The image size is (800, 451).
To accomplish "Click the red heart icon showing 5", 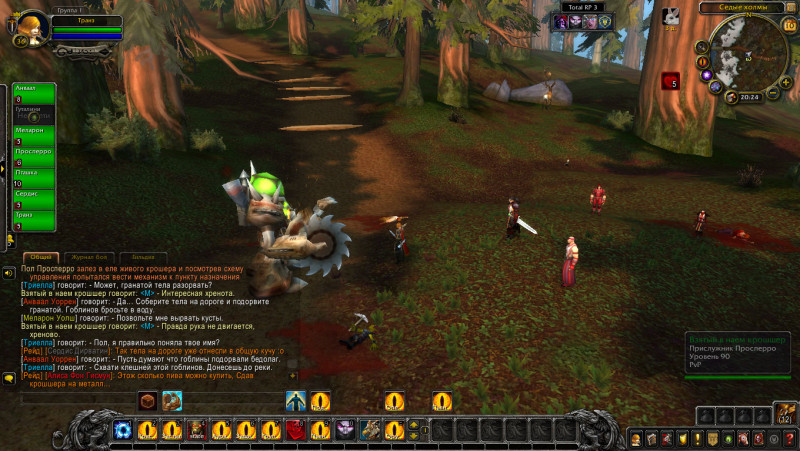I will [x=670, y=81].
